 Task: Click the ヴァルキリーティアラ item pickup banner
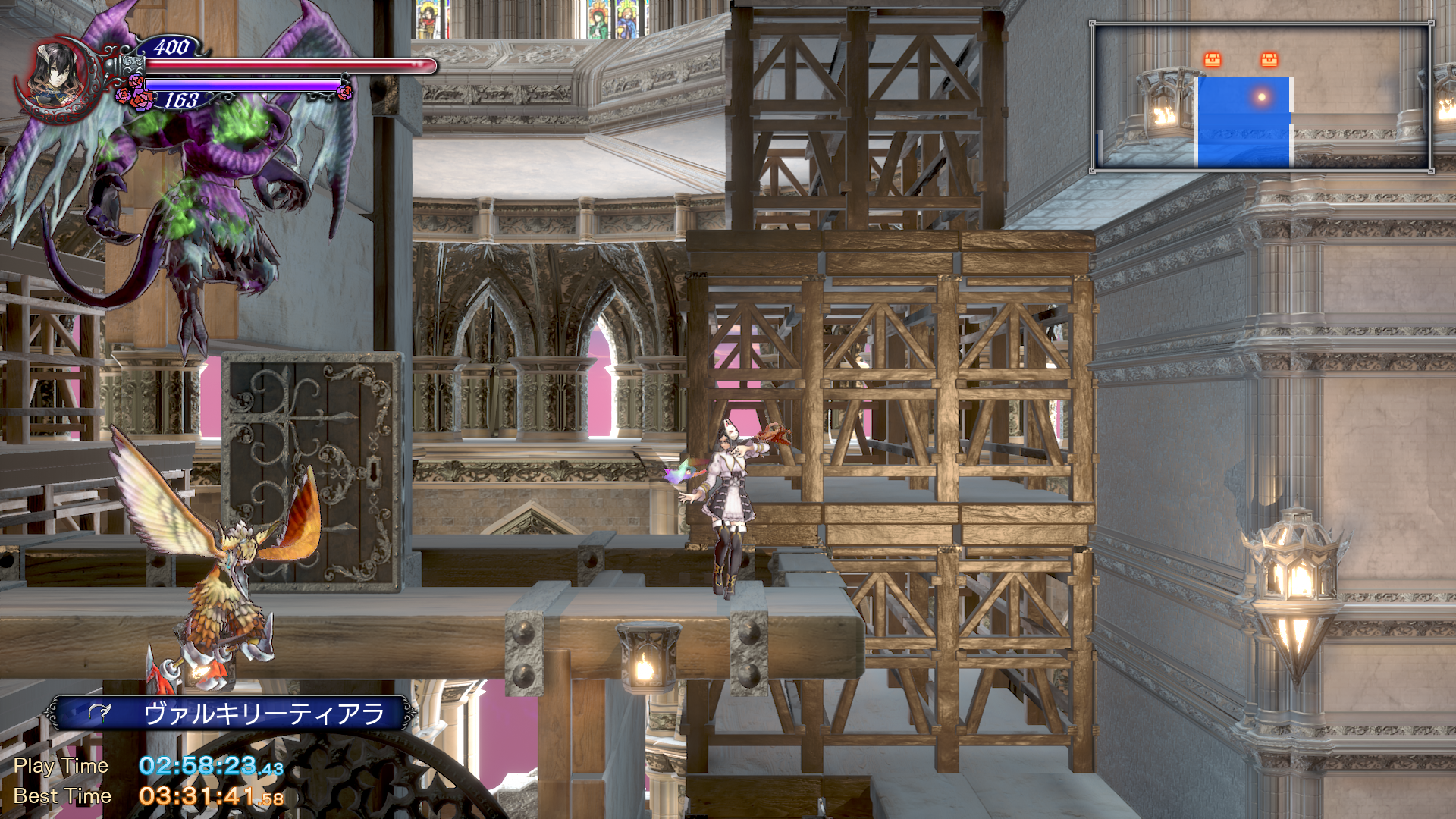(231, 714)
